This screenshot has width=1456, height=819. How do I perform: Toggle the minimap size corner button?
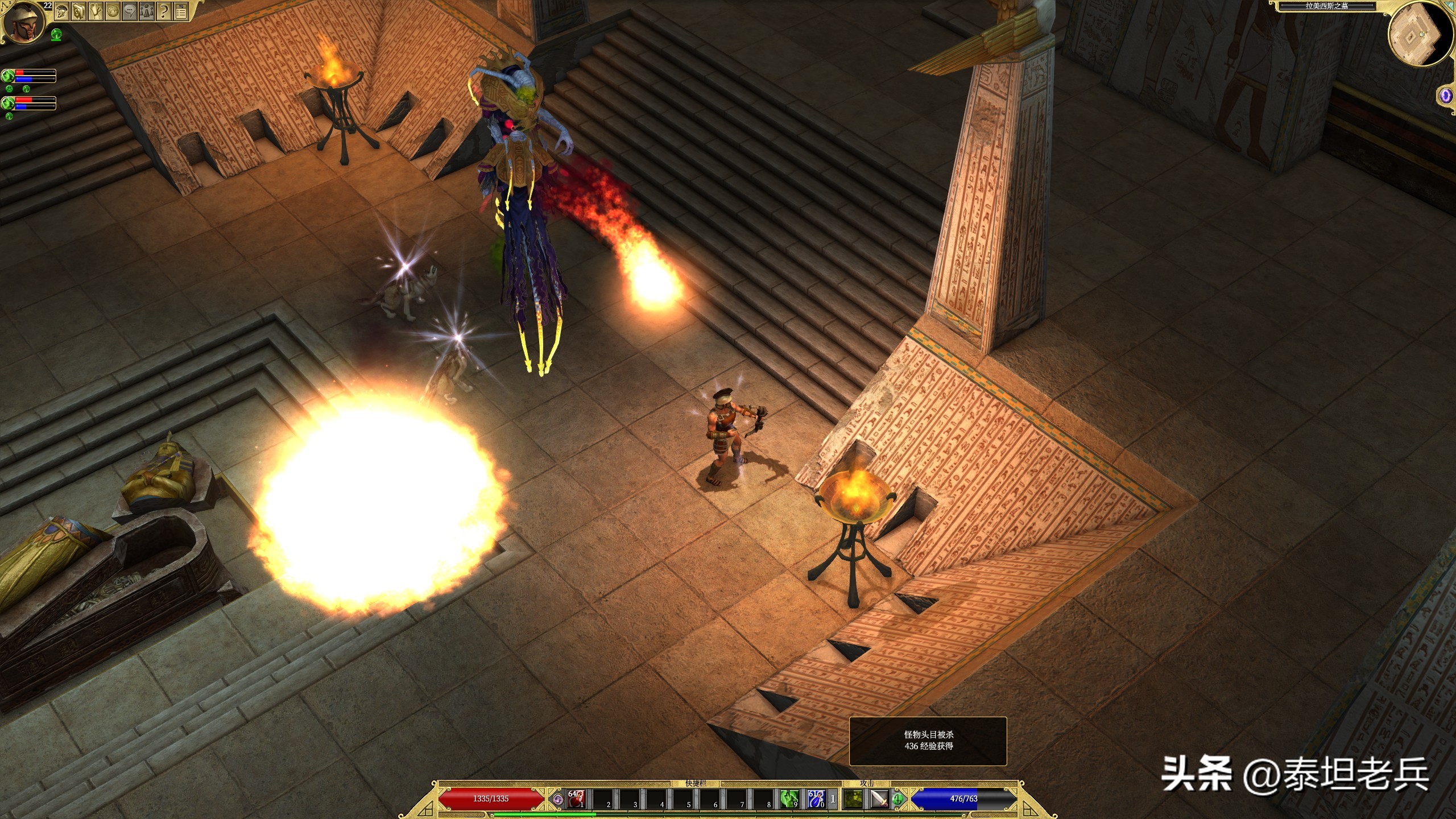1450,6
